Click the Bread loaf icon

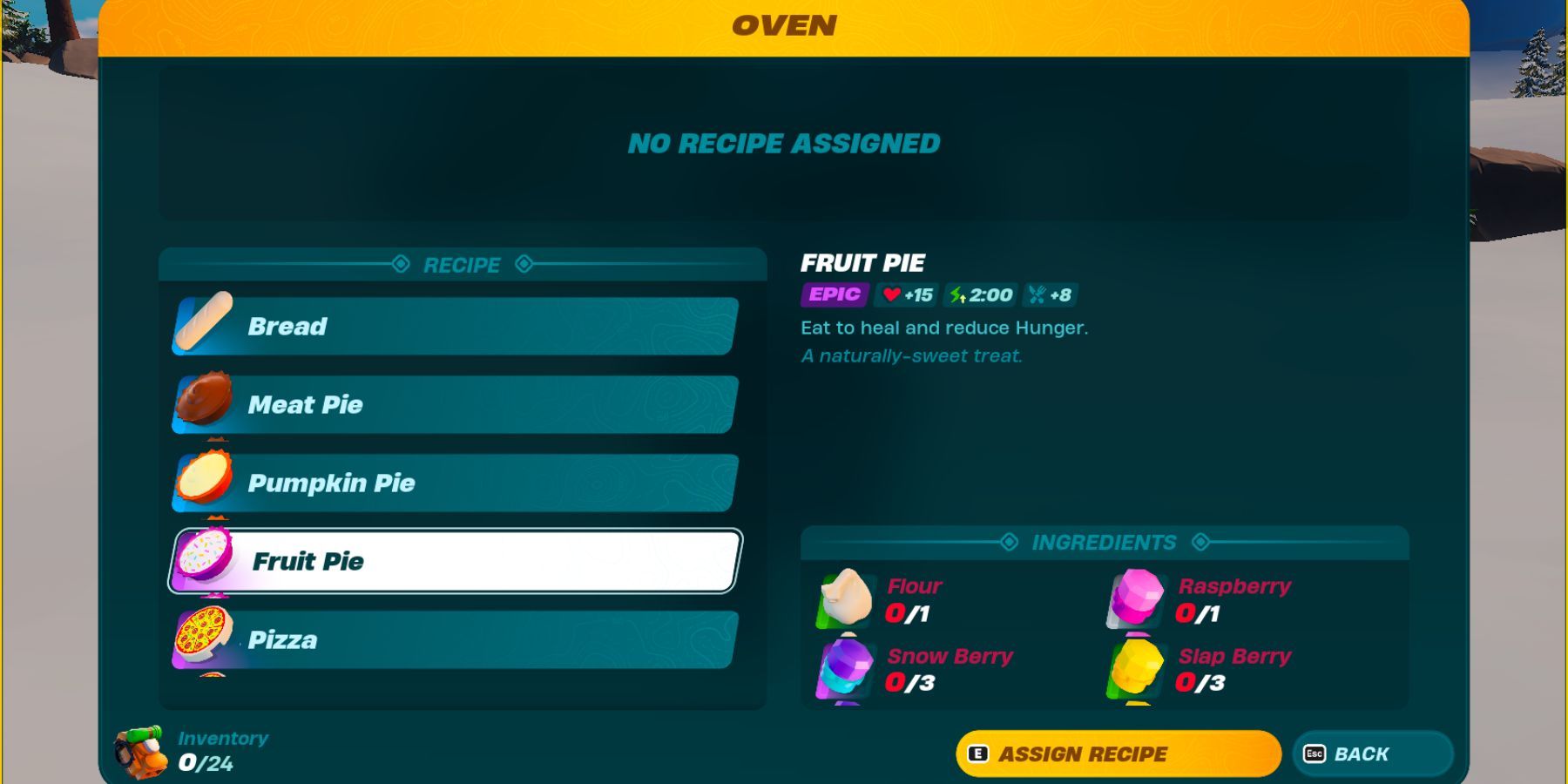point(202,327)
